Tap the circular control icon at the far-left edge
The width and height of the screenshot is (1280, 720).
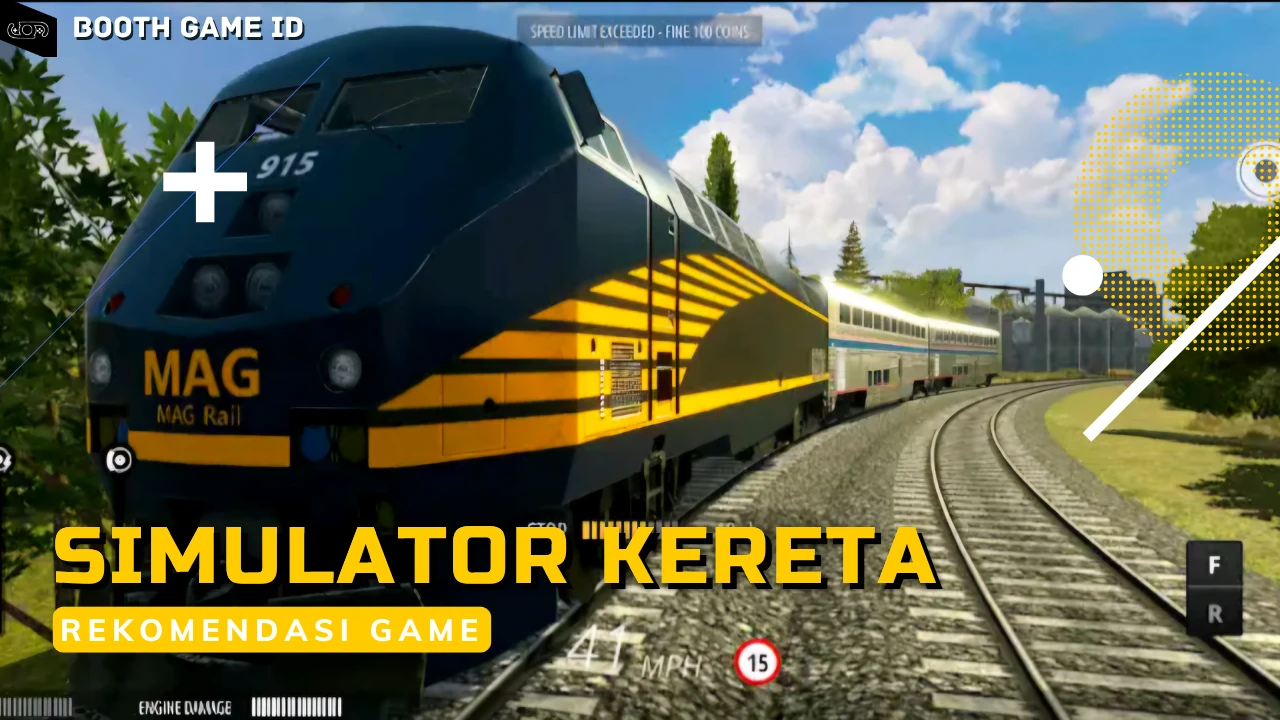point(5,460)
